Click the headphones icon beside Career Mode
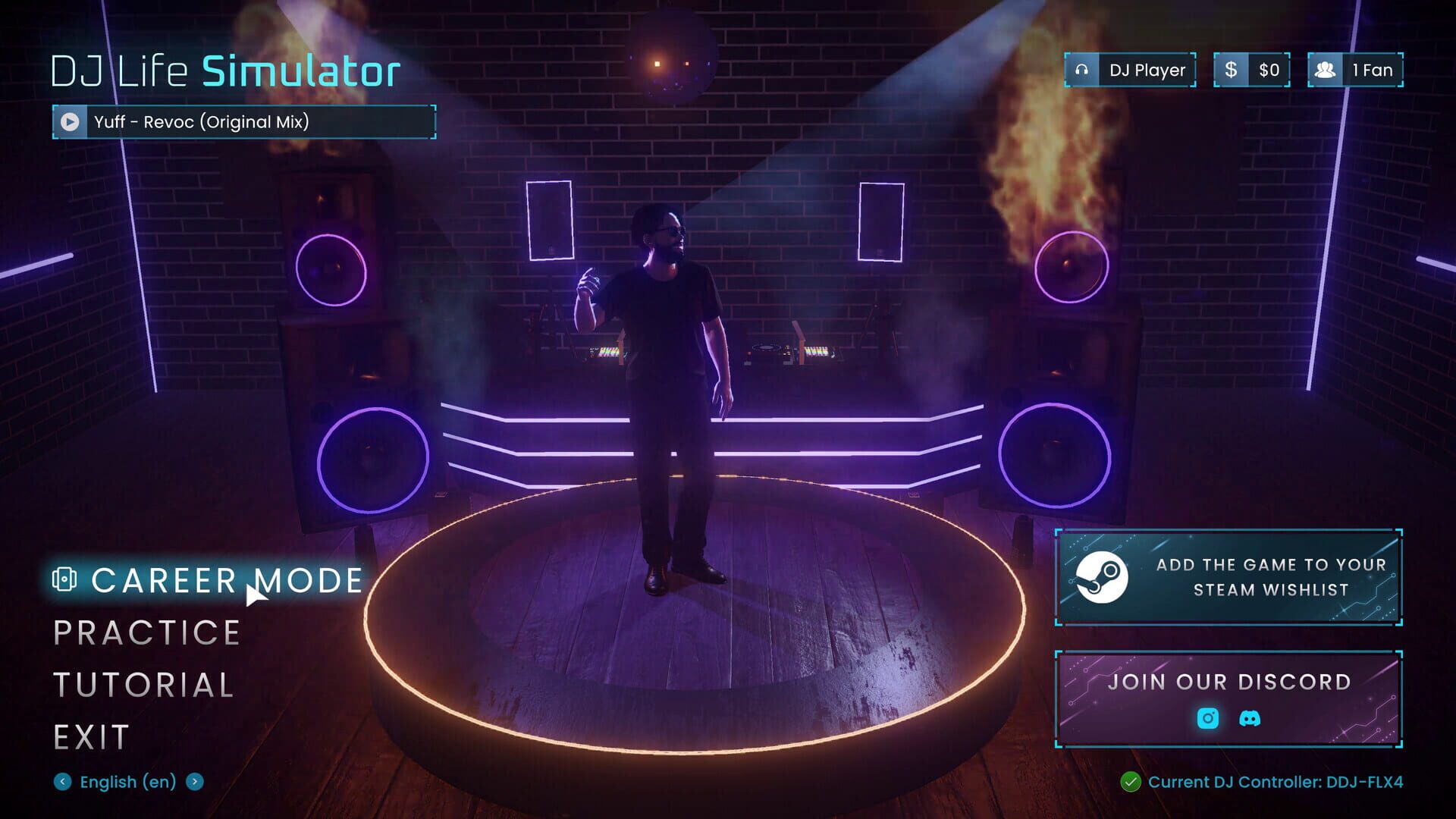Viewport: 1456px width, 819px height. coord(67,579)
